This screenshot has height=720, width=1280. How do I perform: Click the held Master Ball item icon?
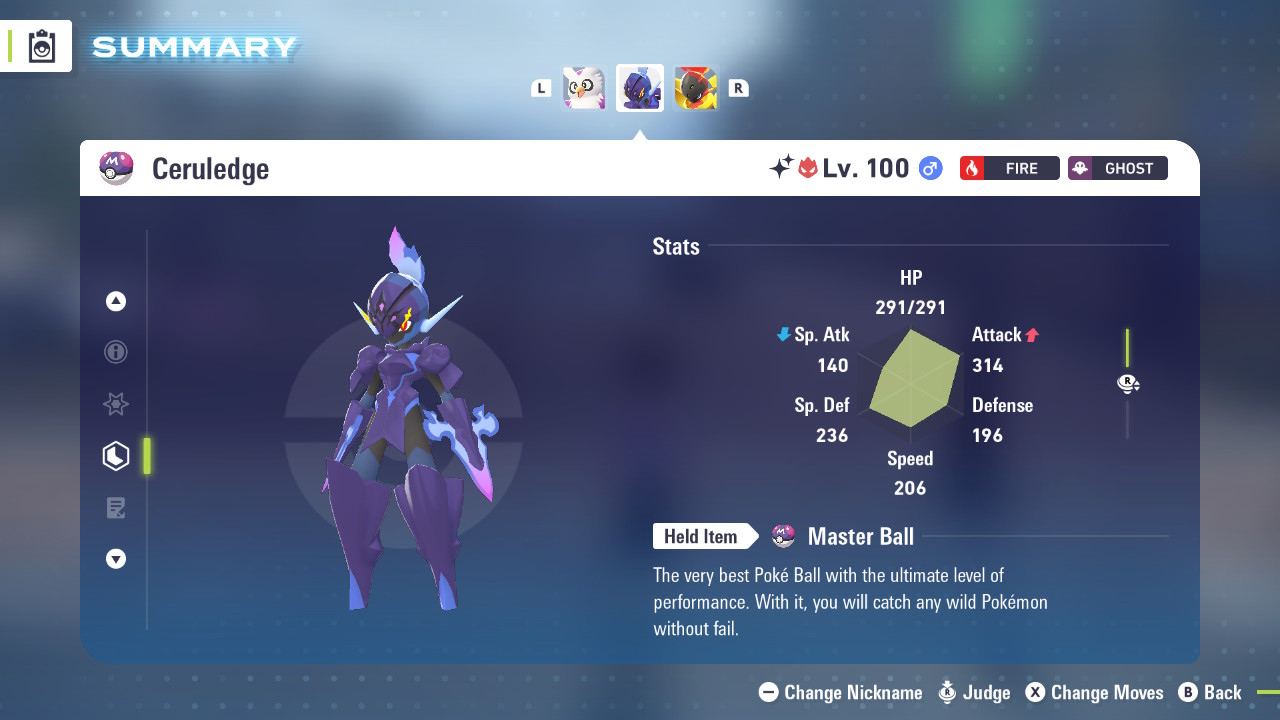pyautogui.click(x=784, y=537)
